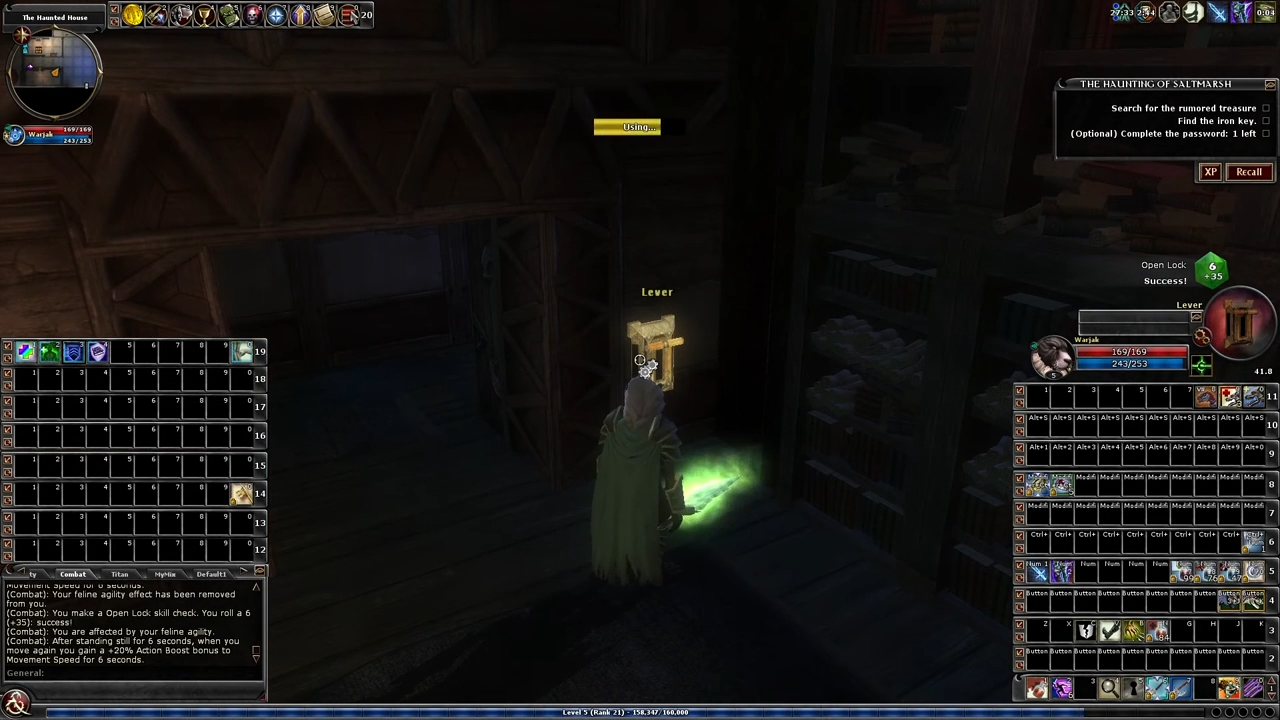Switch to the Combat chat tab
The height and width of the screenshot is (720, 1280).
[x=73, y=573]
